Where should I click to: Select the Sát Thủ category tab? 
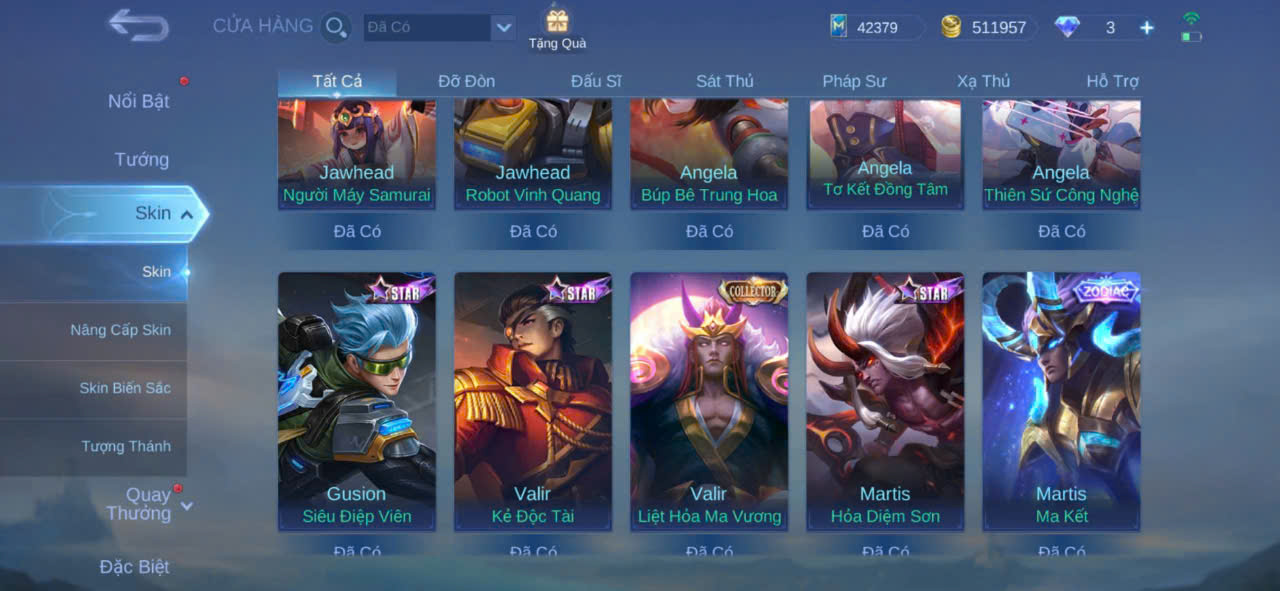point(725,81)
